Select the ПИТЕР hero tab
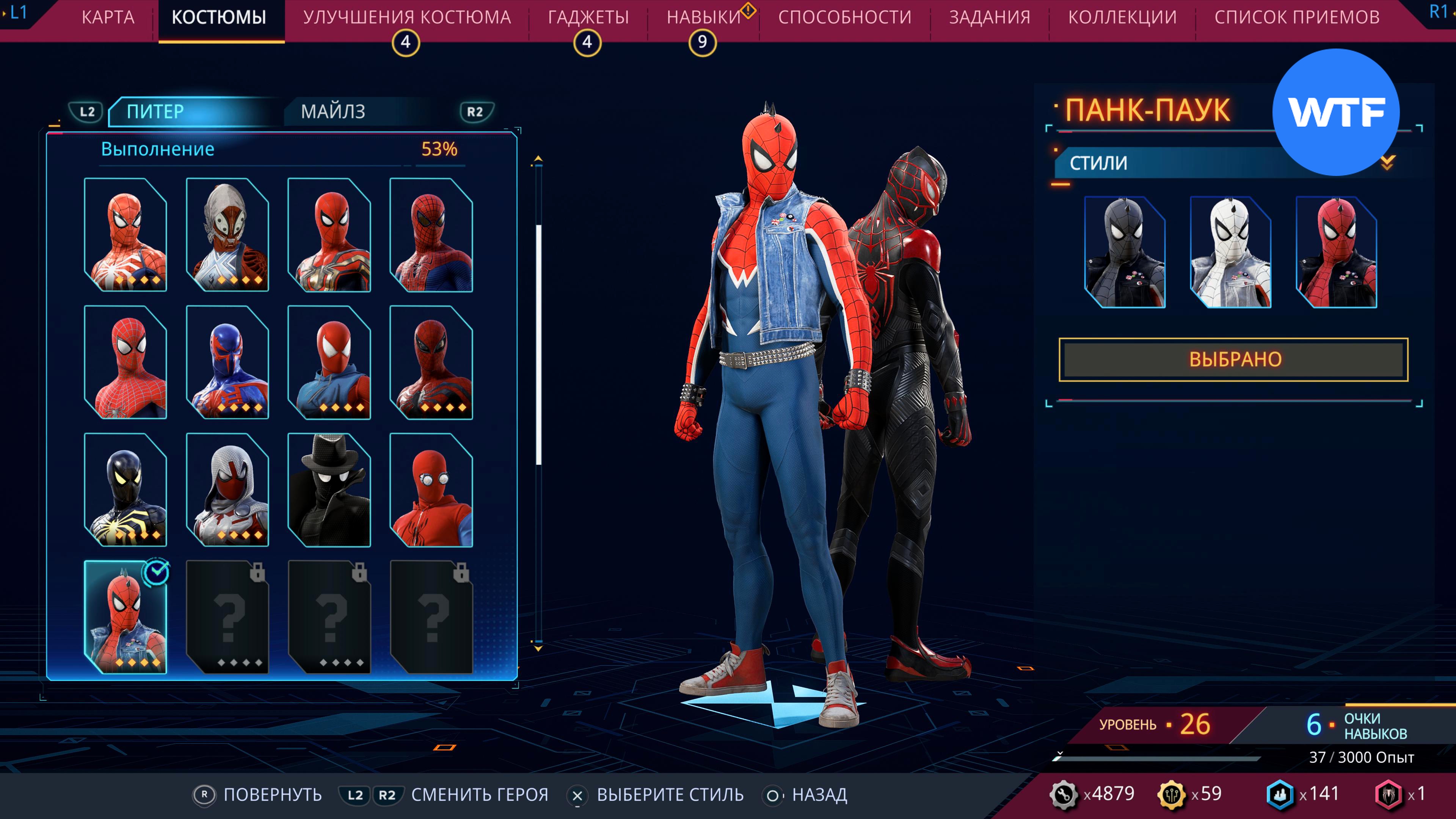Screen dimensions: 1456x819 pos(155,111)
